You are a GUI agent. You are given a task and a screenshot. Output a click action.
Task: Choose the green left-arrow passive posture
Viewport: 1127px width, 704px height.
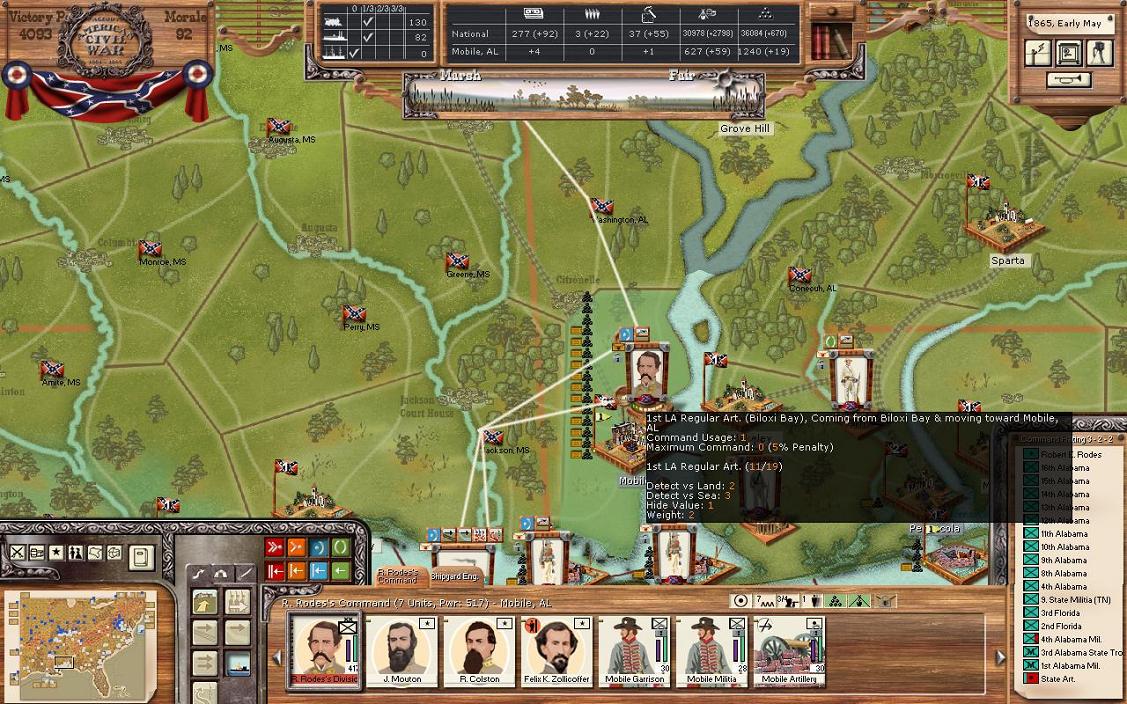click(341, 571)
